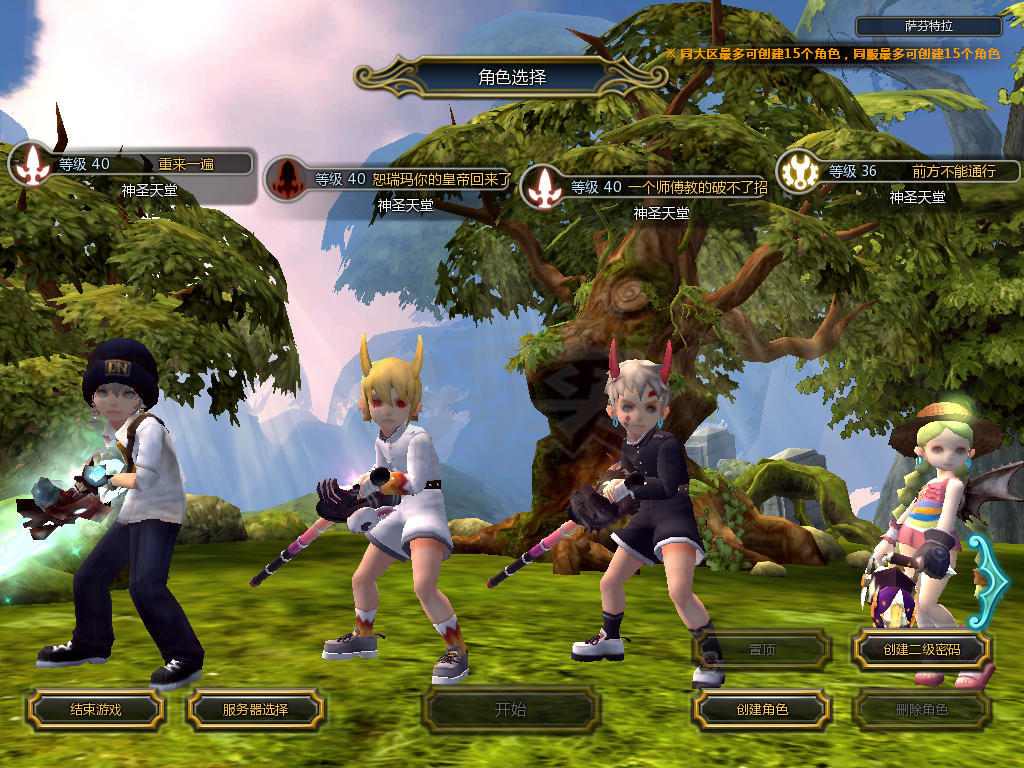Click the 删除角色 button

pyautogui.click(x=921, y=710)
